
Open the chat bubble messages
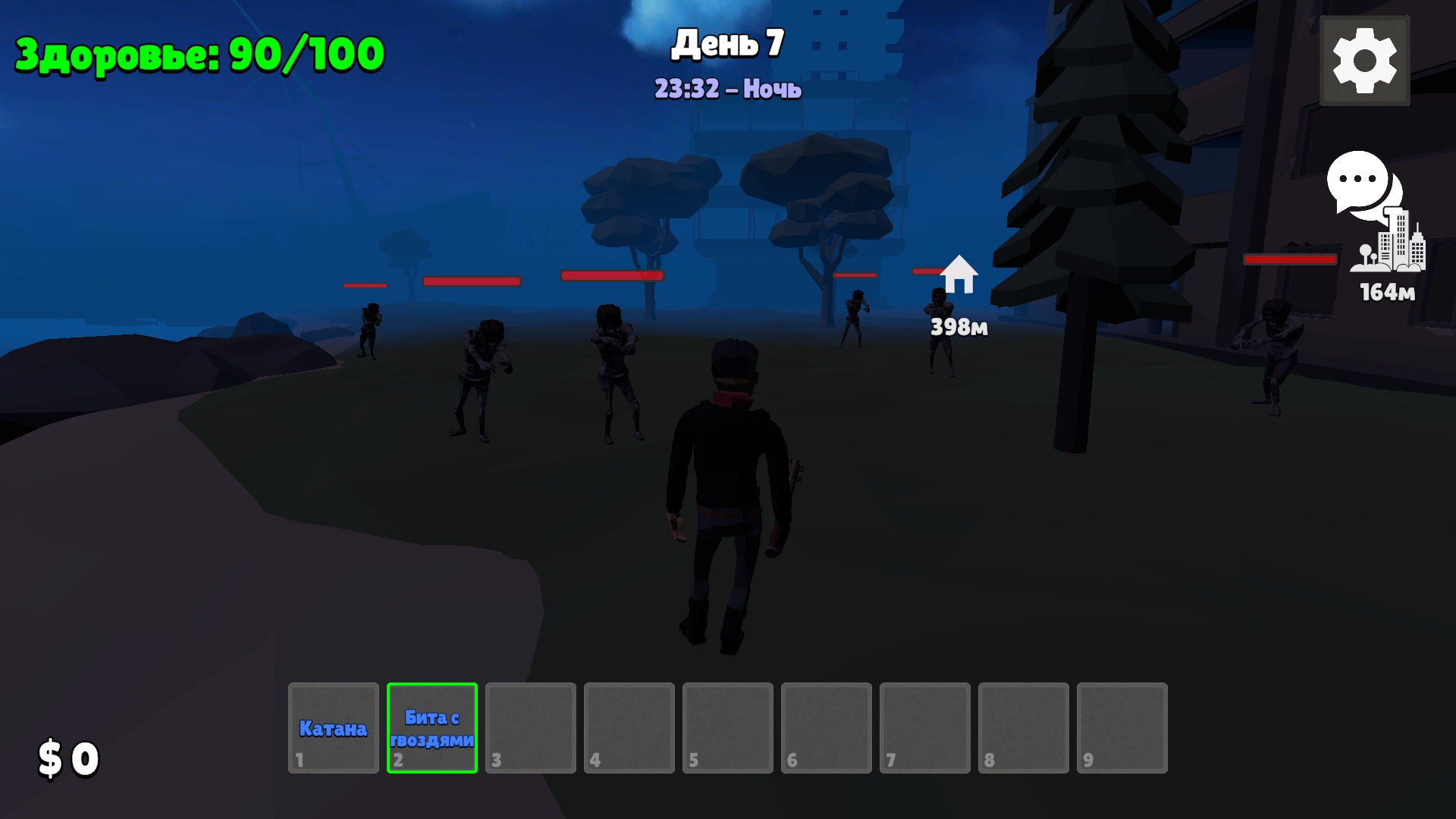click(x=1358, y=184)
